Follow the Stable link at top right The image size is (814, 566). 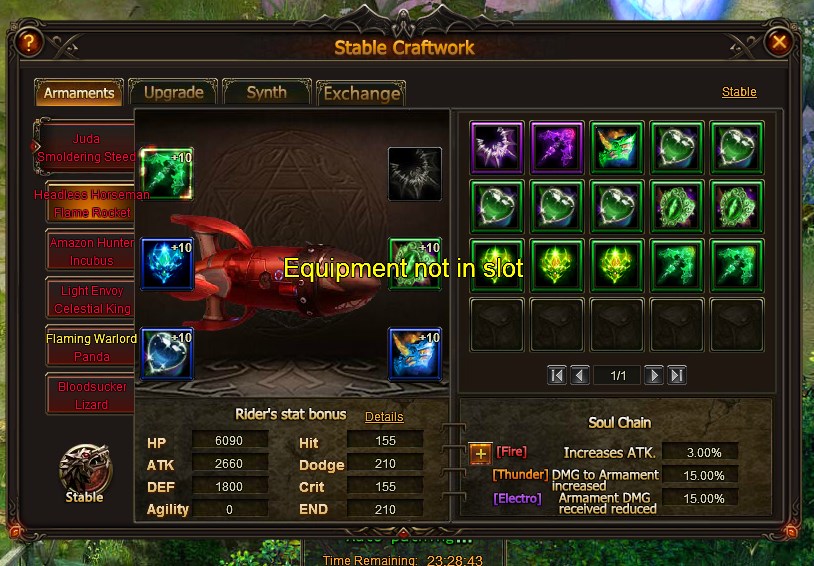pos(739,92)
